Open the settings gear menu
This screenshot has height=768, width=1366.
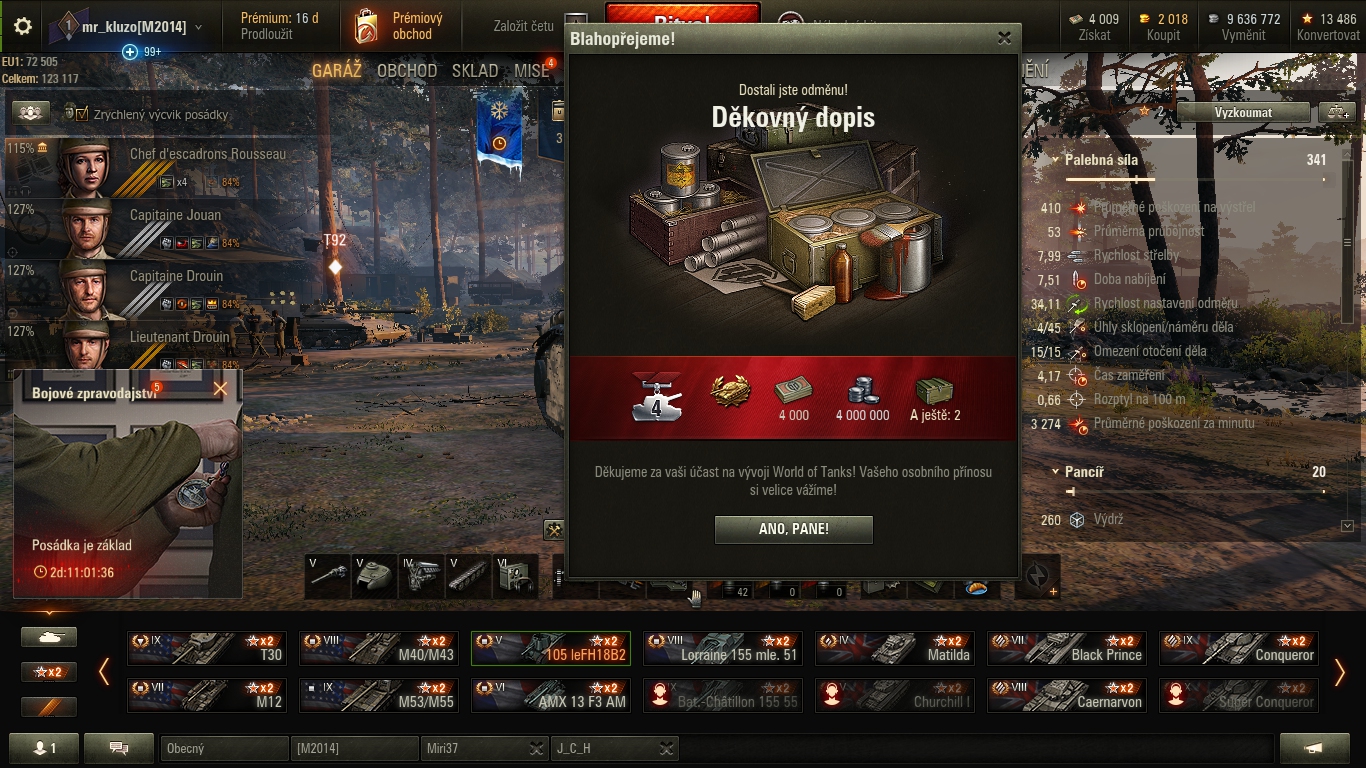pyautogui.click(x=22, y=27)
